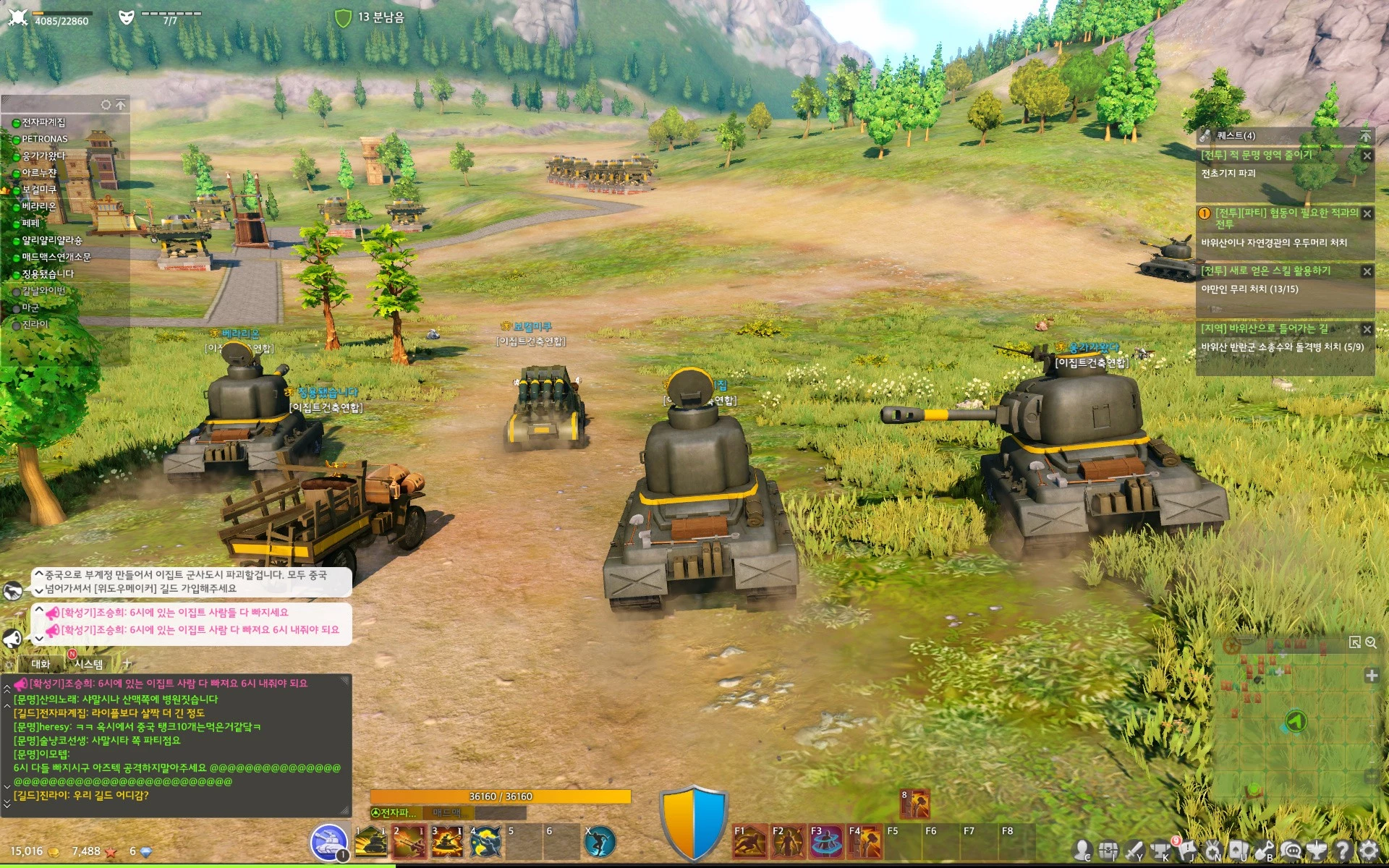
Task: Switch to the 대화 chat tab
Action: [41, 664]
